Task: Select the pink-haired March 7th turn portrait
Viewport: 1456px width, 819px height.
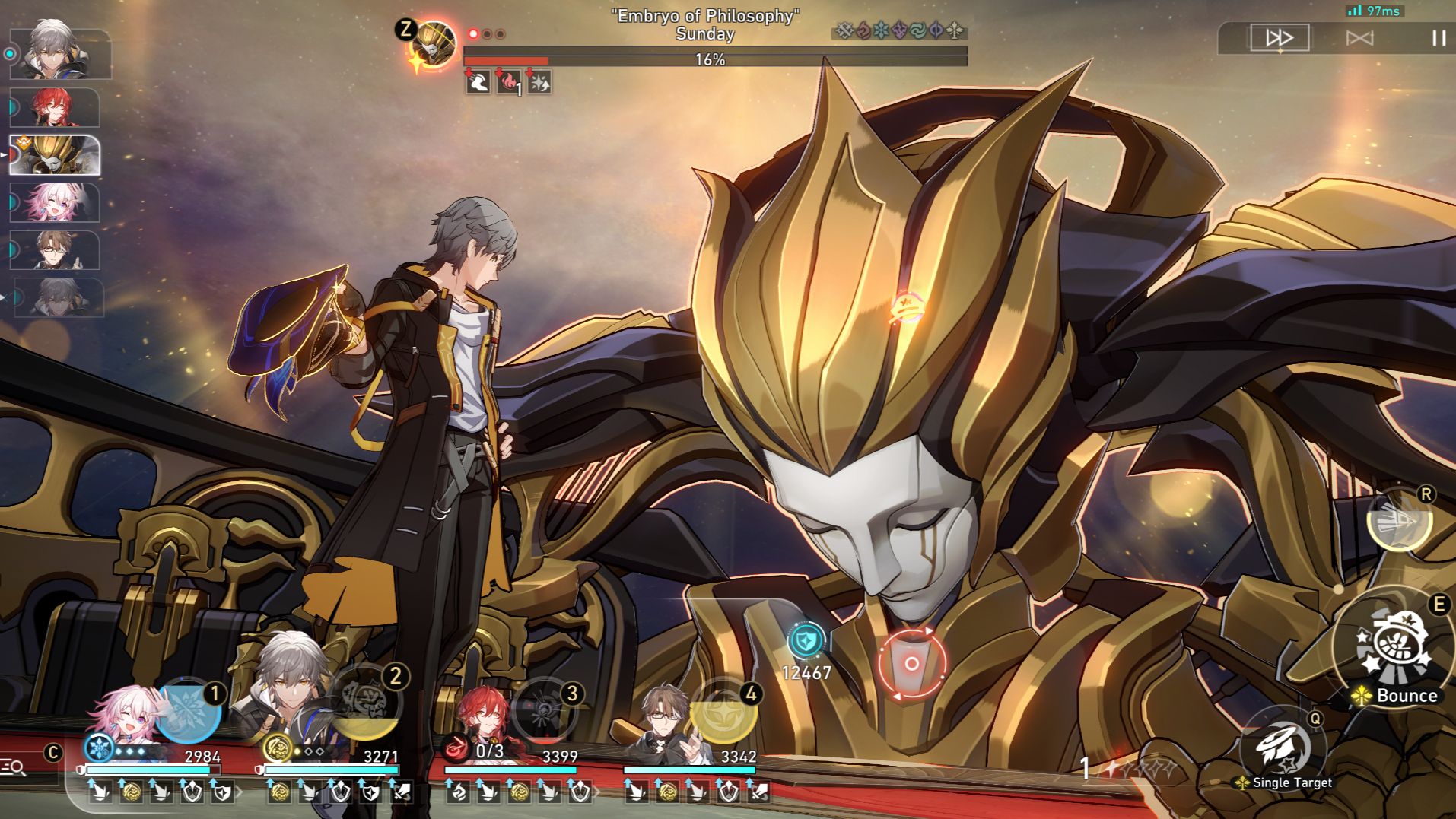Action: click(x=55, y=203)
